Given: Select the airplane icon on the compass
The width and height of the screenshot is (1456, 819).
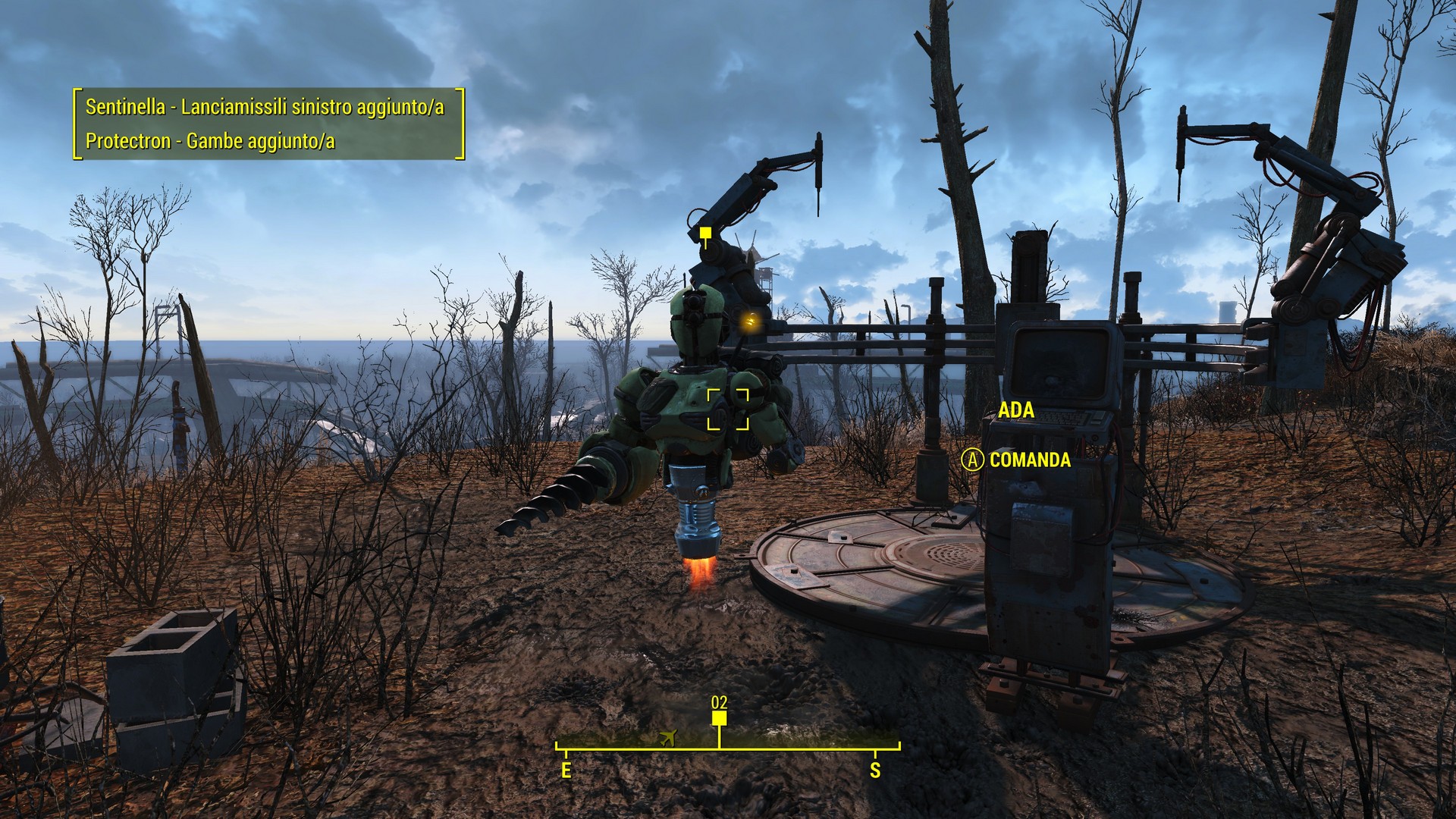Looking at the screenshot, I should click(x=668, y=737).
